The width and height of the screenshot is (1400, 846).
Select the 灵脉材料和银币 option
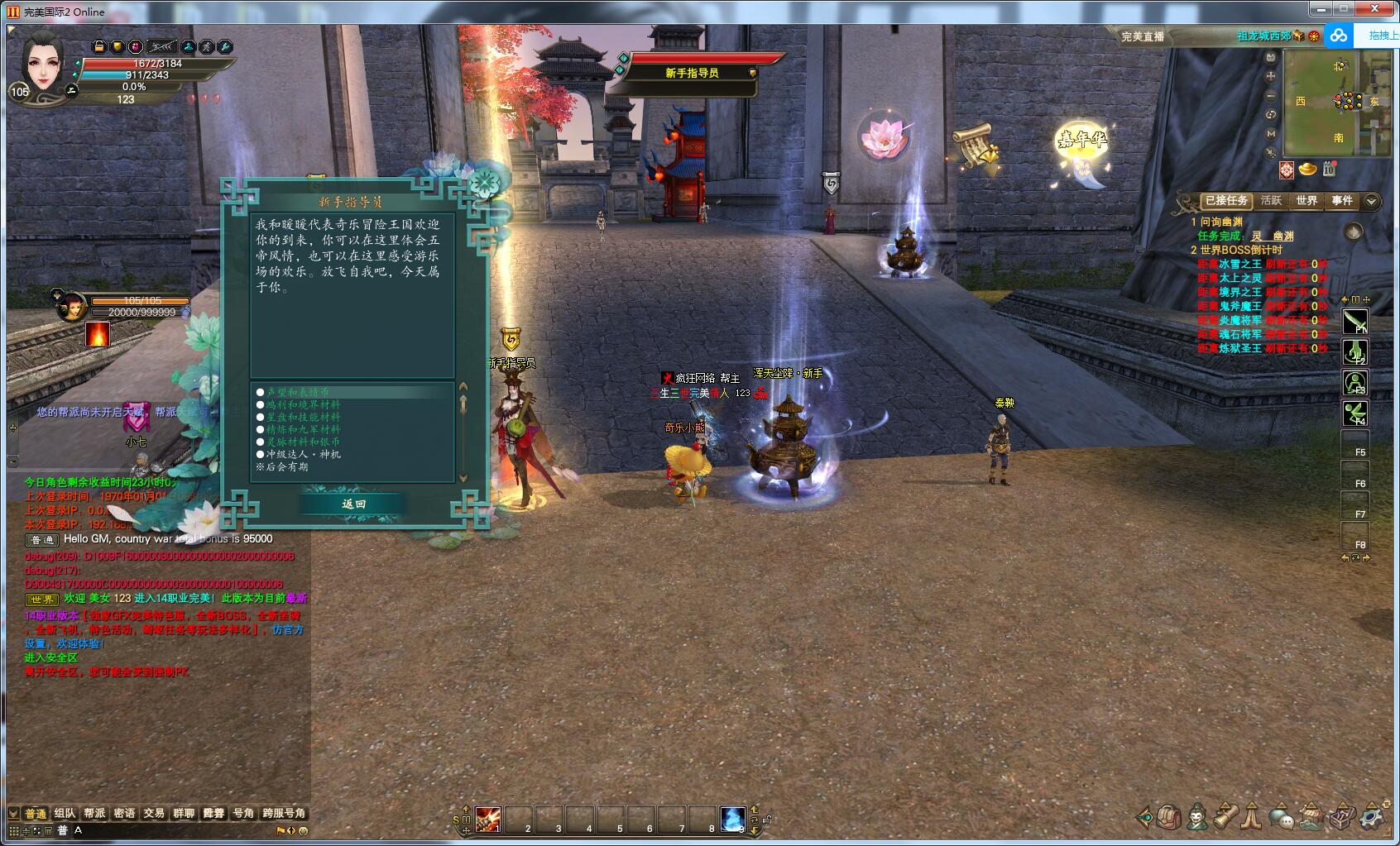point(303,442)
